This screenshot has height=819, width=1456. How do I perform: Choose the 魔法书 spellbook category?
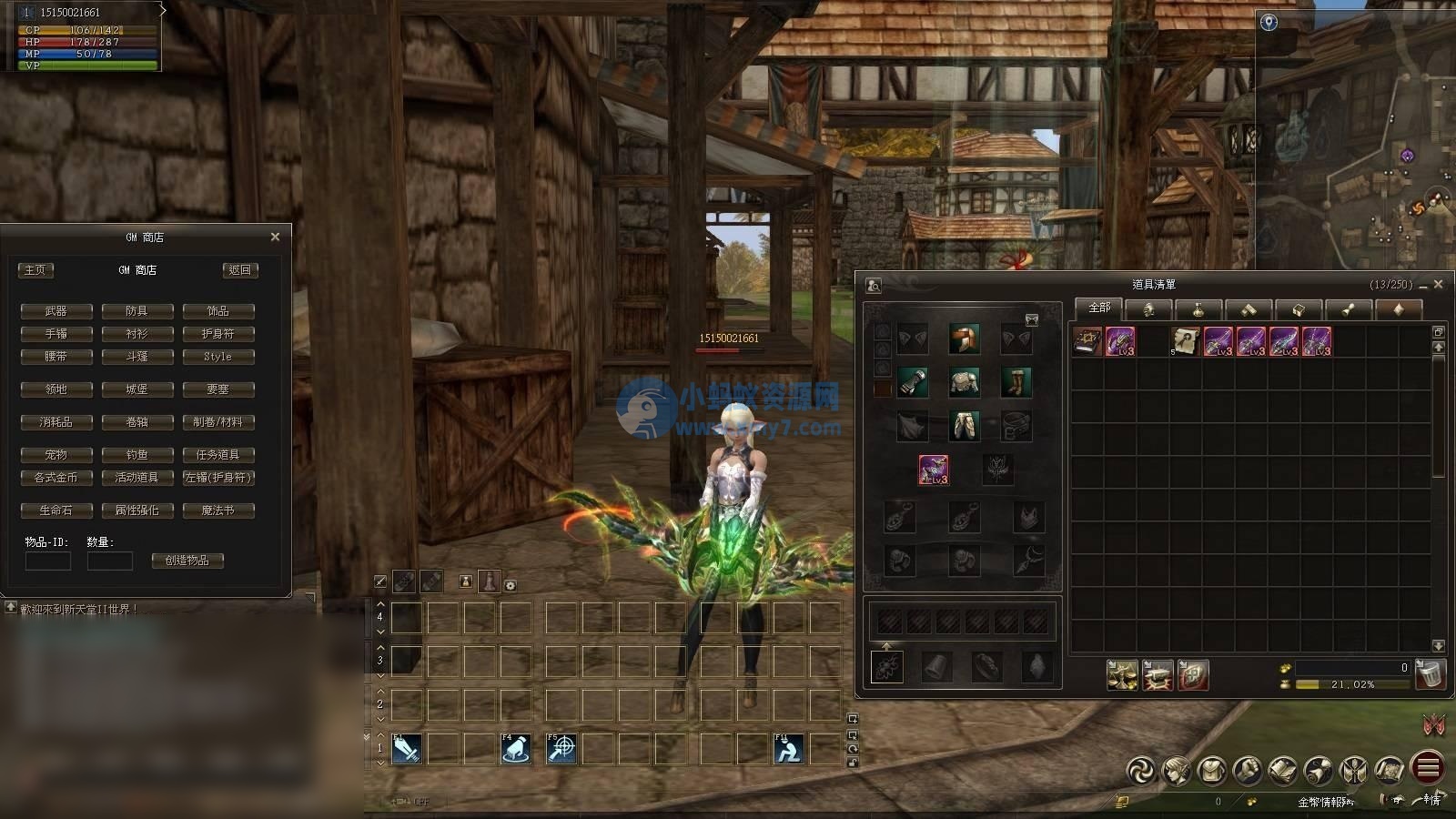pos(217,511)
